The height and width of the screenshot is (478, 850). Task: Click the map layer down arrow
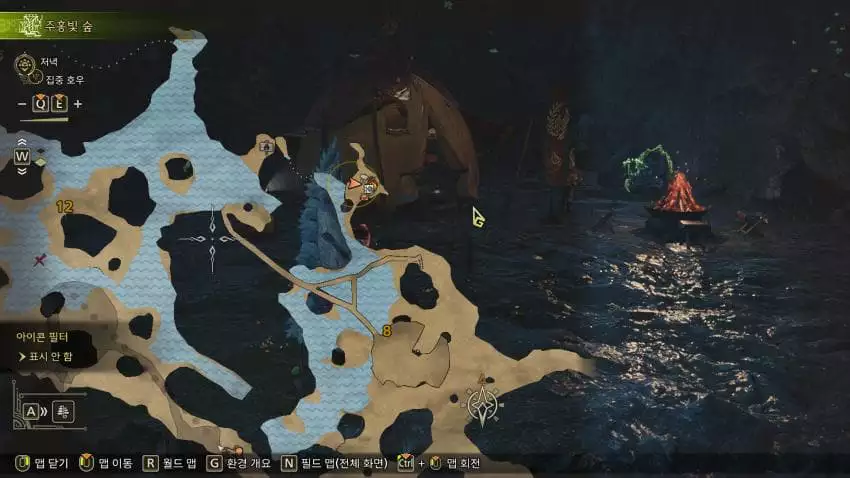[22, 170]
